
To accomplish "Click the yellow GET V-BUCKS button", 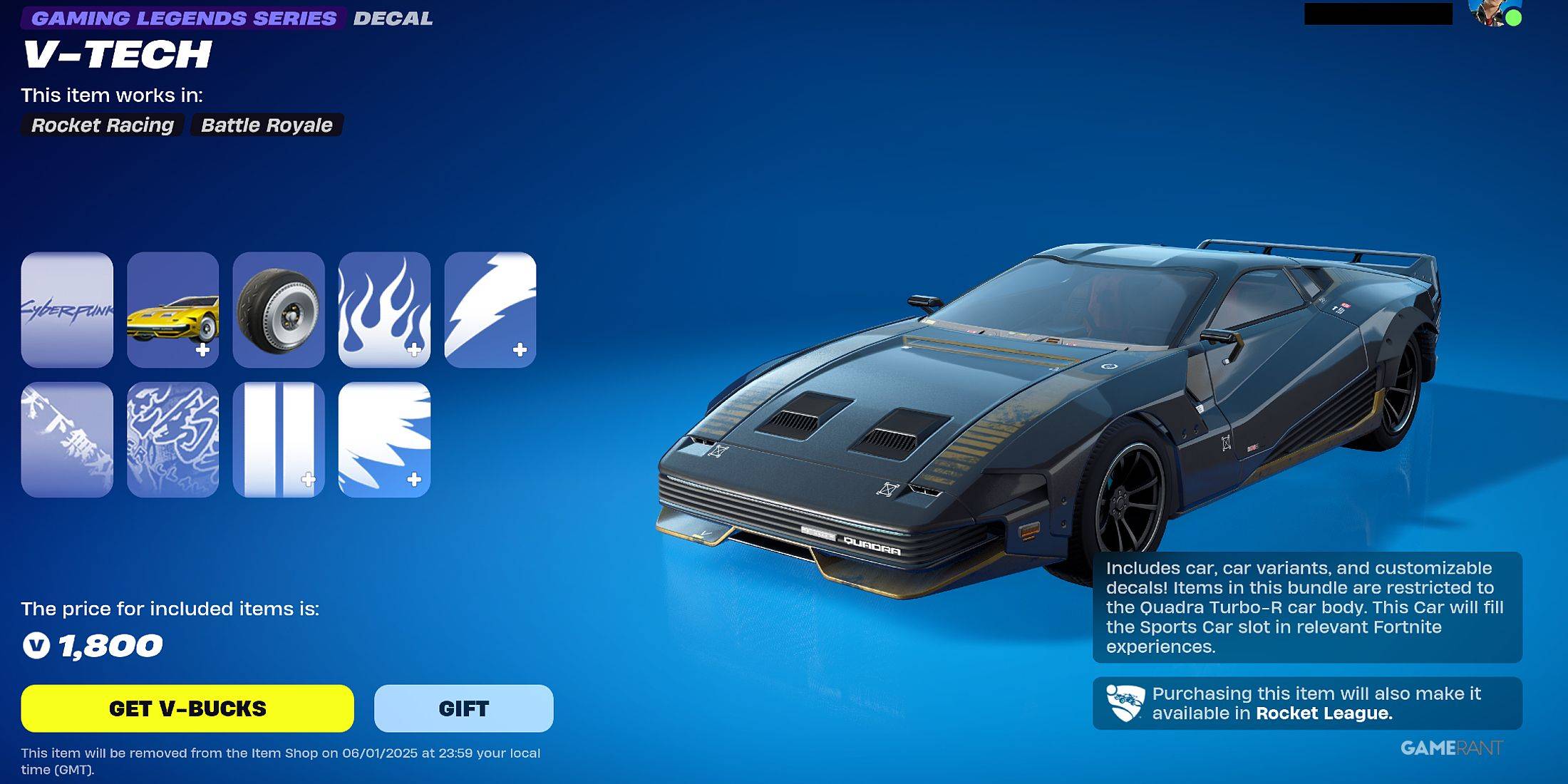I will point(187,708).
